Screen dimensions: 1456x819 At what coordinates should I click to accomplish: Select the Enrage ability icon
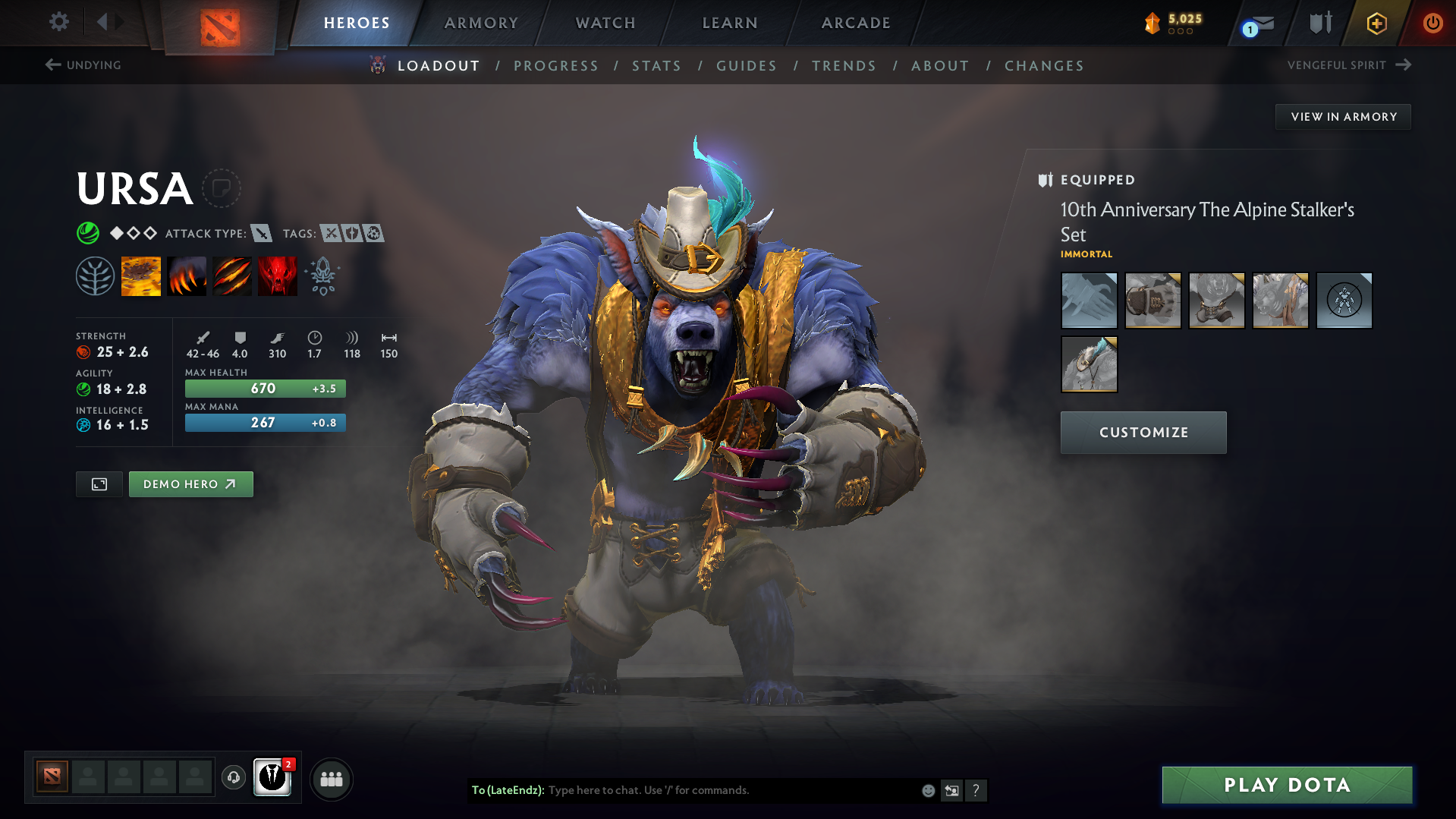tap(278, 276)
